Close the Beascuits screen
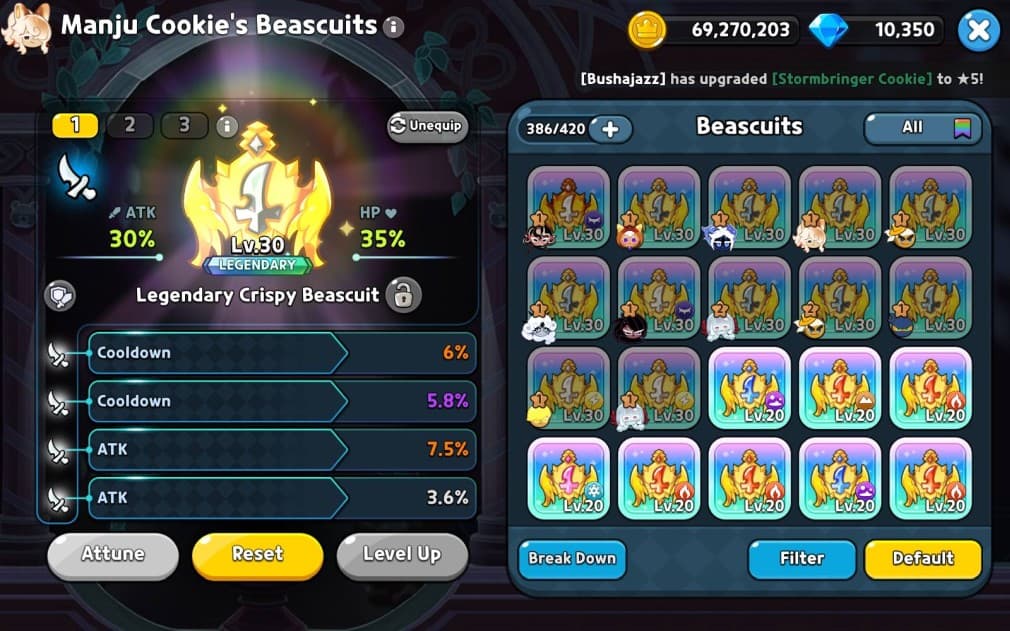The width and height of the screenshot is (1010, 631). click(x=978, y=31)
